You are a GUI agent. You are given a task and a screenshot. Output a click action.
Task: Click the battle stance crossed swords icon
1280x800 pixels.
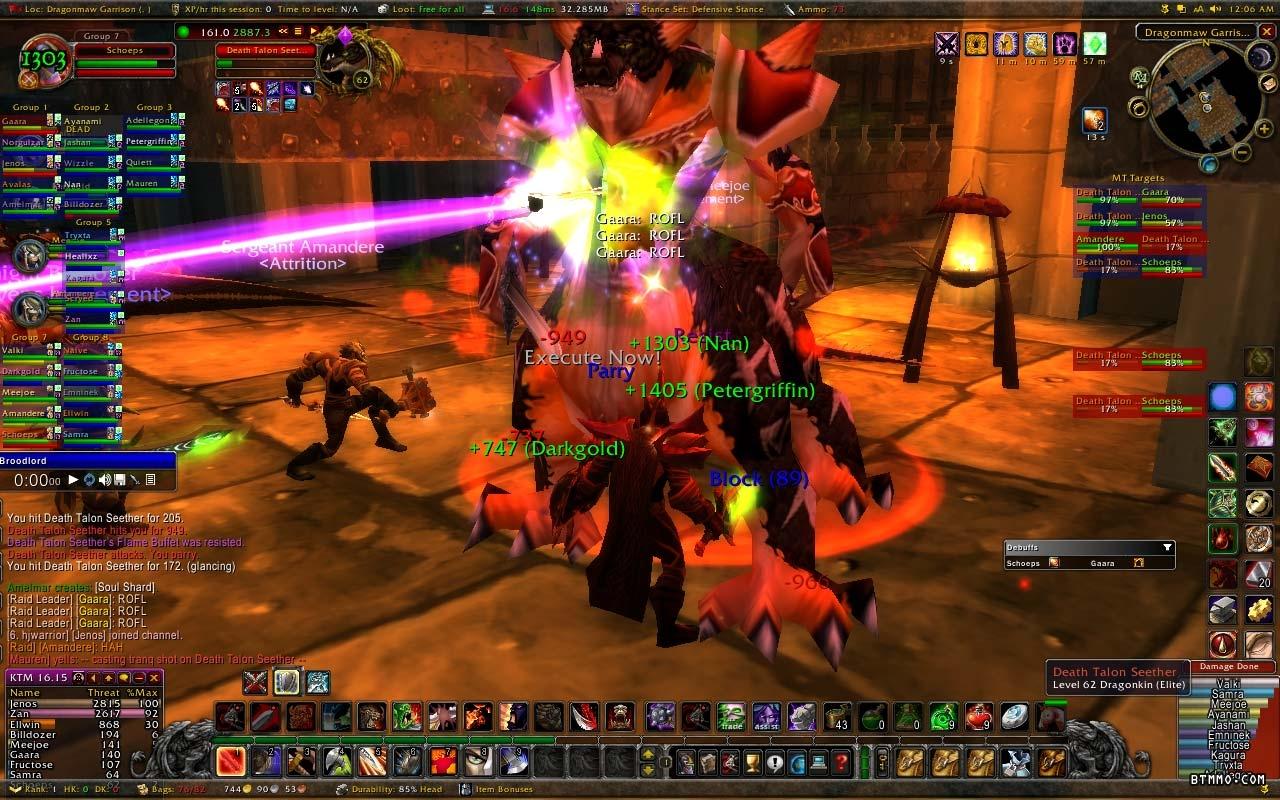255,682
